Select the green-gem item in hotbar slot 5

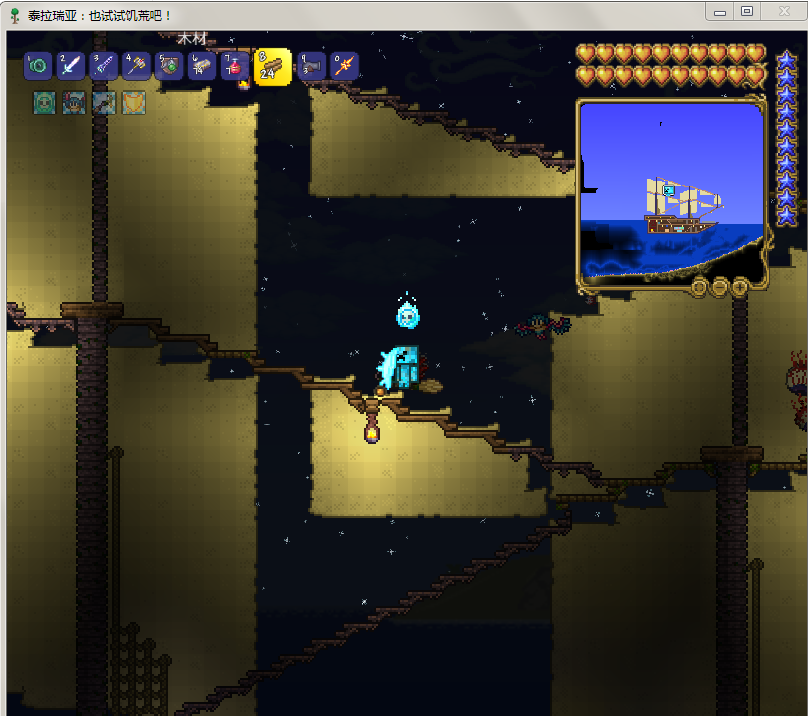click(x=169, y=66)
